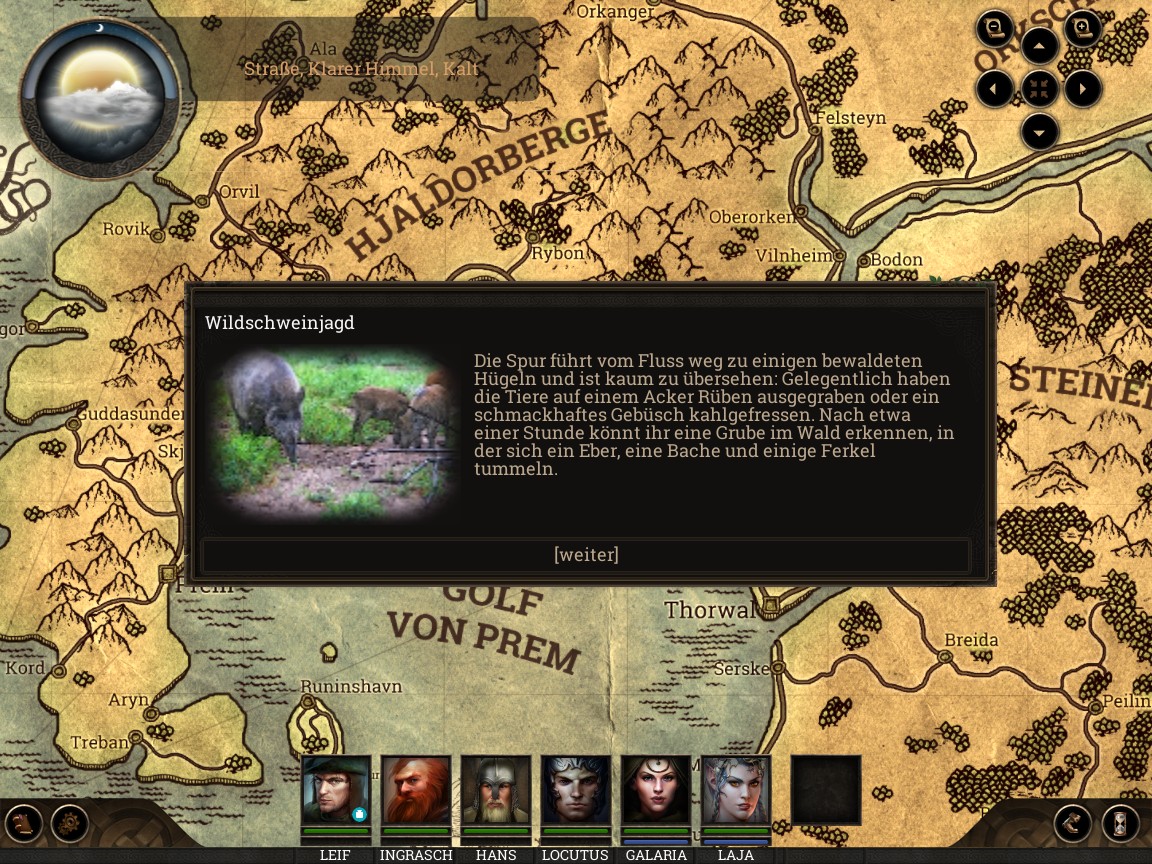Zoom in the map with the plus scroll
The width and height of the screenshot is (1152, 864).
tap(1083, 28)
